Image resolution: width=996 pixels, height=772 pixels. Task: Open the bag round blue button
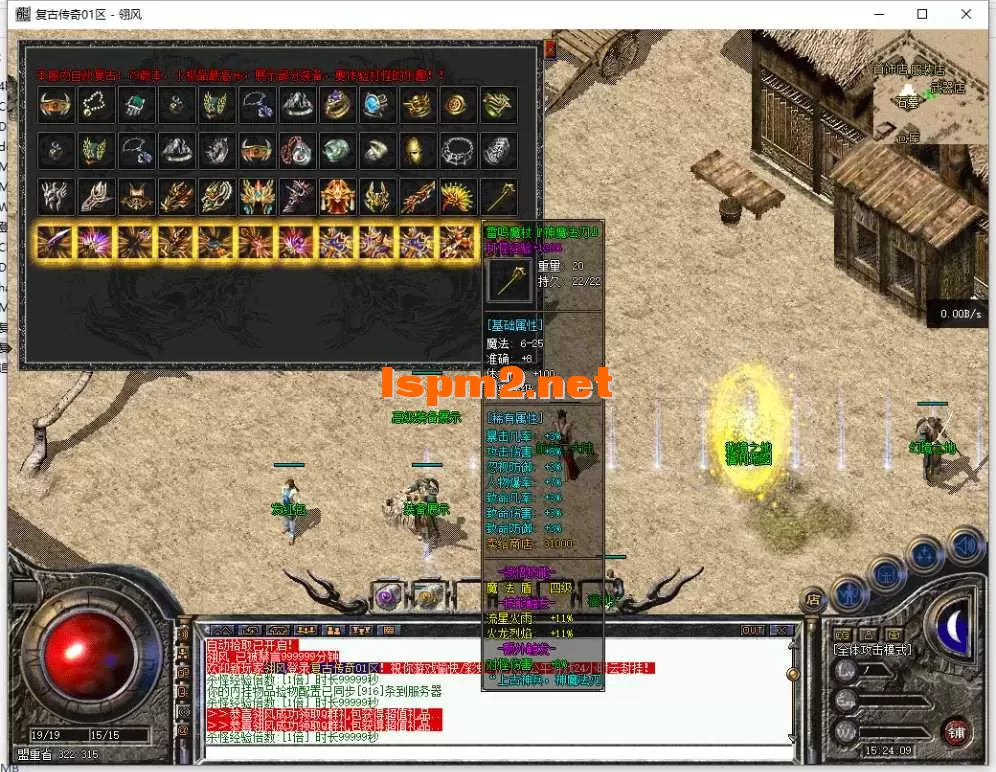886,573
